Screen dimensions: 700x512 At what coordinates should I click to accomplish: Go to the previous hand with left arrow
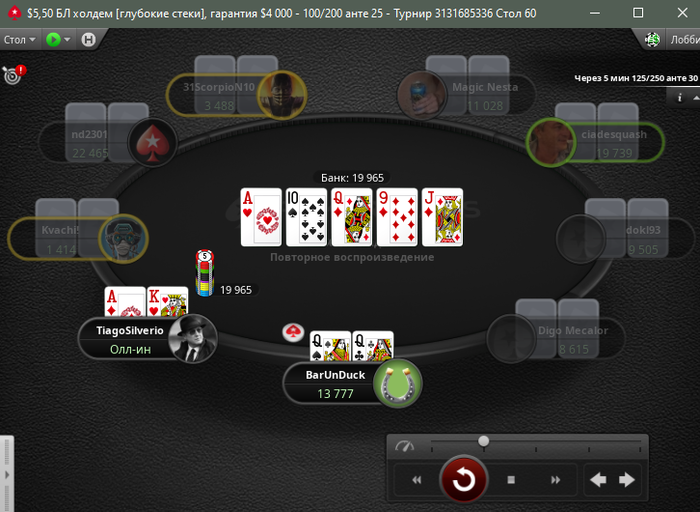coord(598,480)
